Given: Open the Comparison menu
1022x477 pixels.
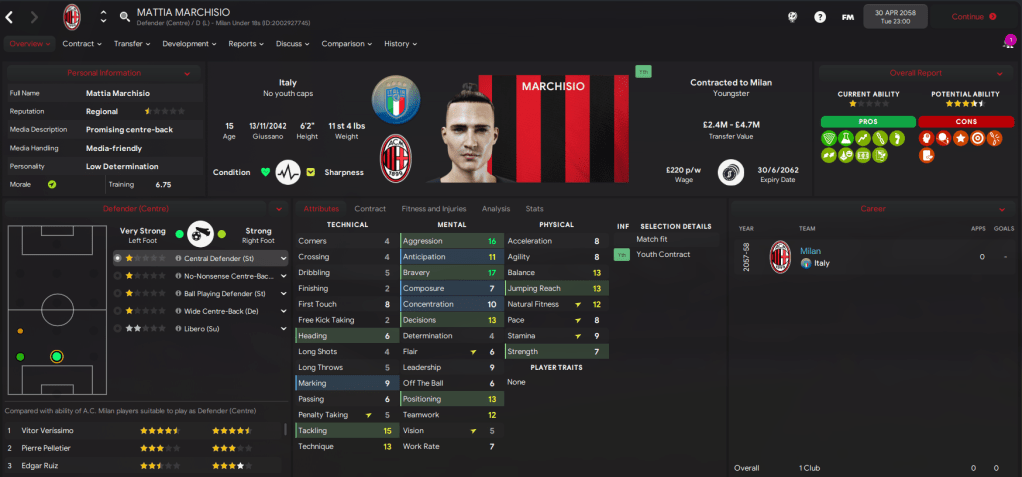Looking at the screenshot, I should click(x=347, y=44).
